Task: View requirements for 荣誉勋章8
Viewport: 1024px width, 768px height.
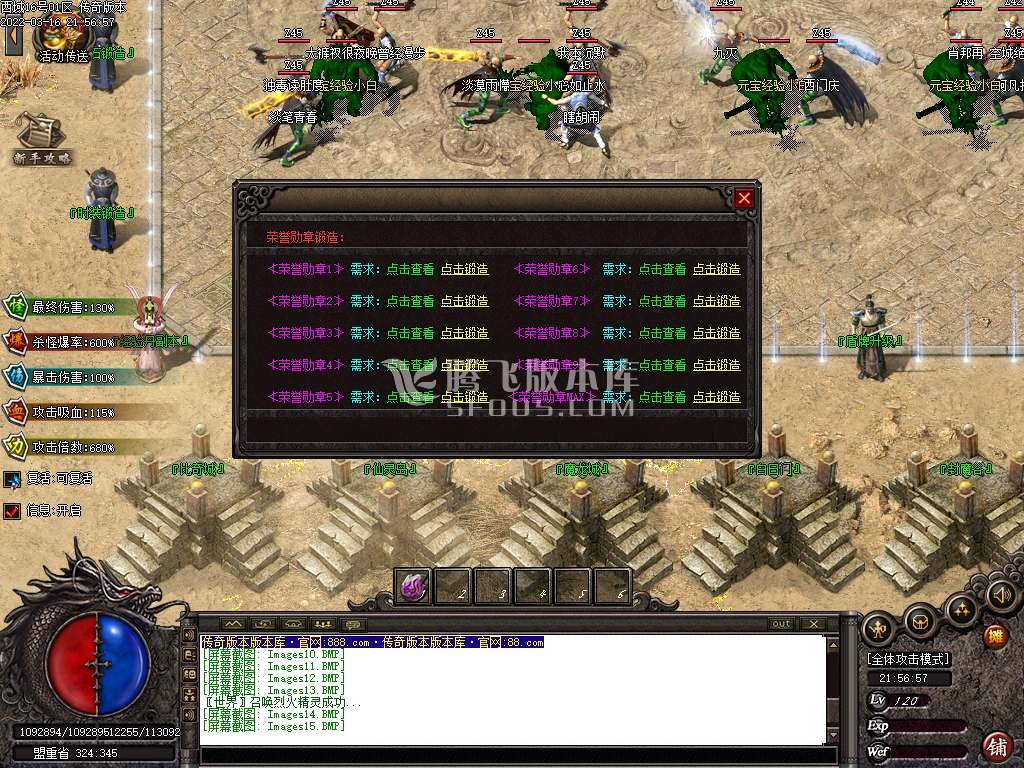Action: click(663, 333)
